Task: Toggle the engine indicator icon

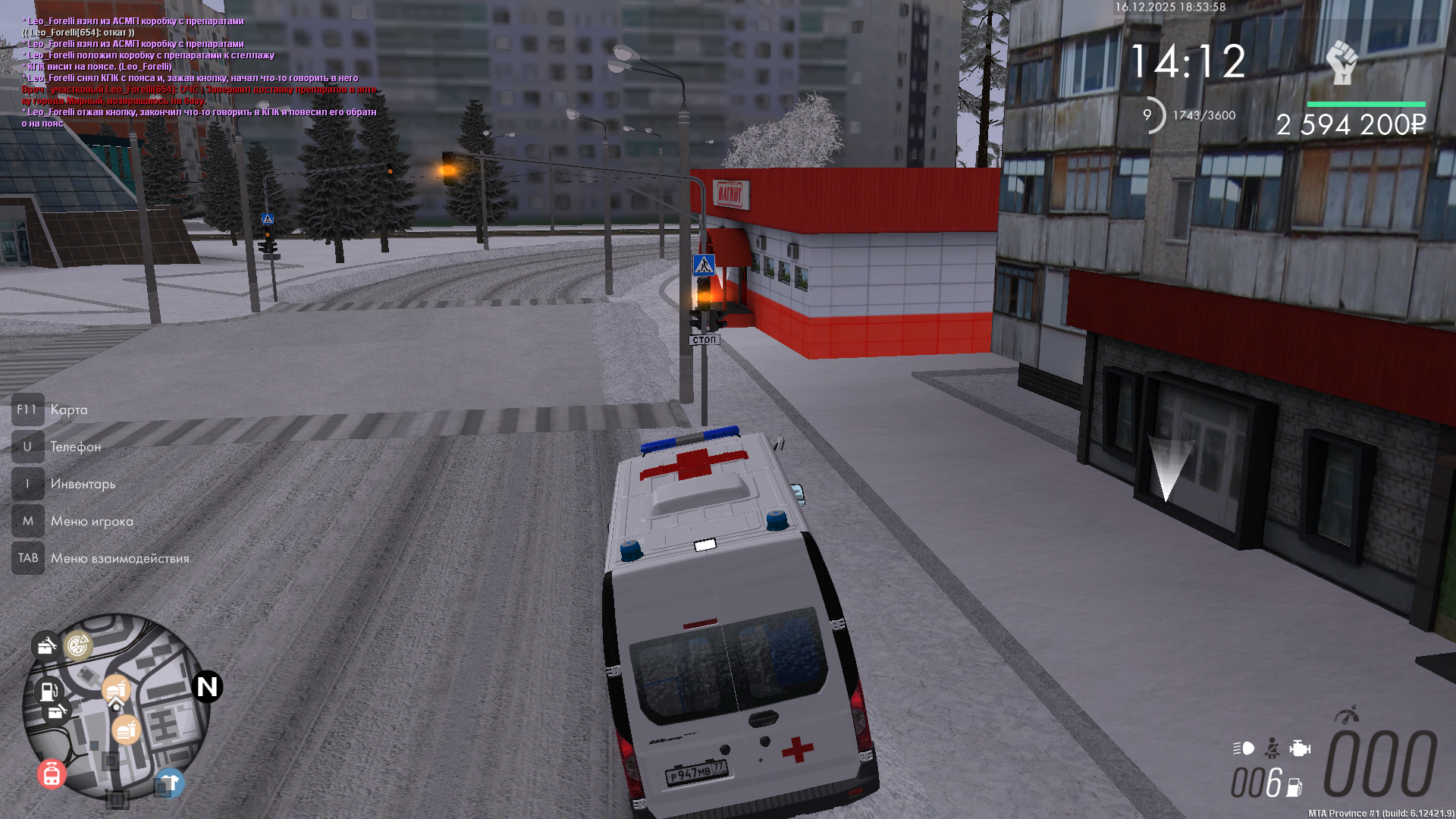Action: pyautogui.click(x=1300, y=748)
